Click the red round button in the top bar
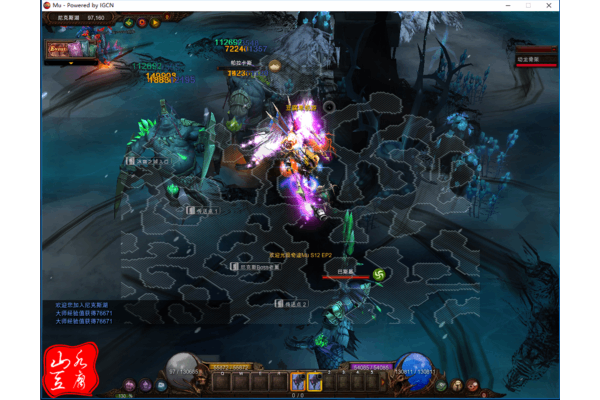 pyautogui.click(x=142, y=21)
